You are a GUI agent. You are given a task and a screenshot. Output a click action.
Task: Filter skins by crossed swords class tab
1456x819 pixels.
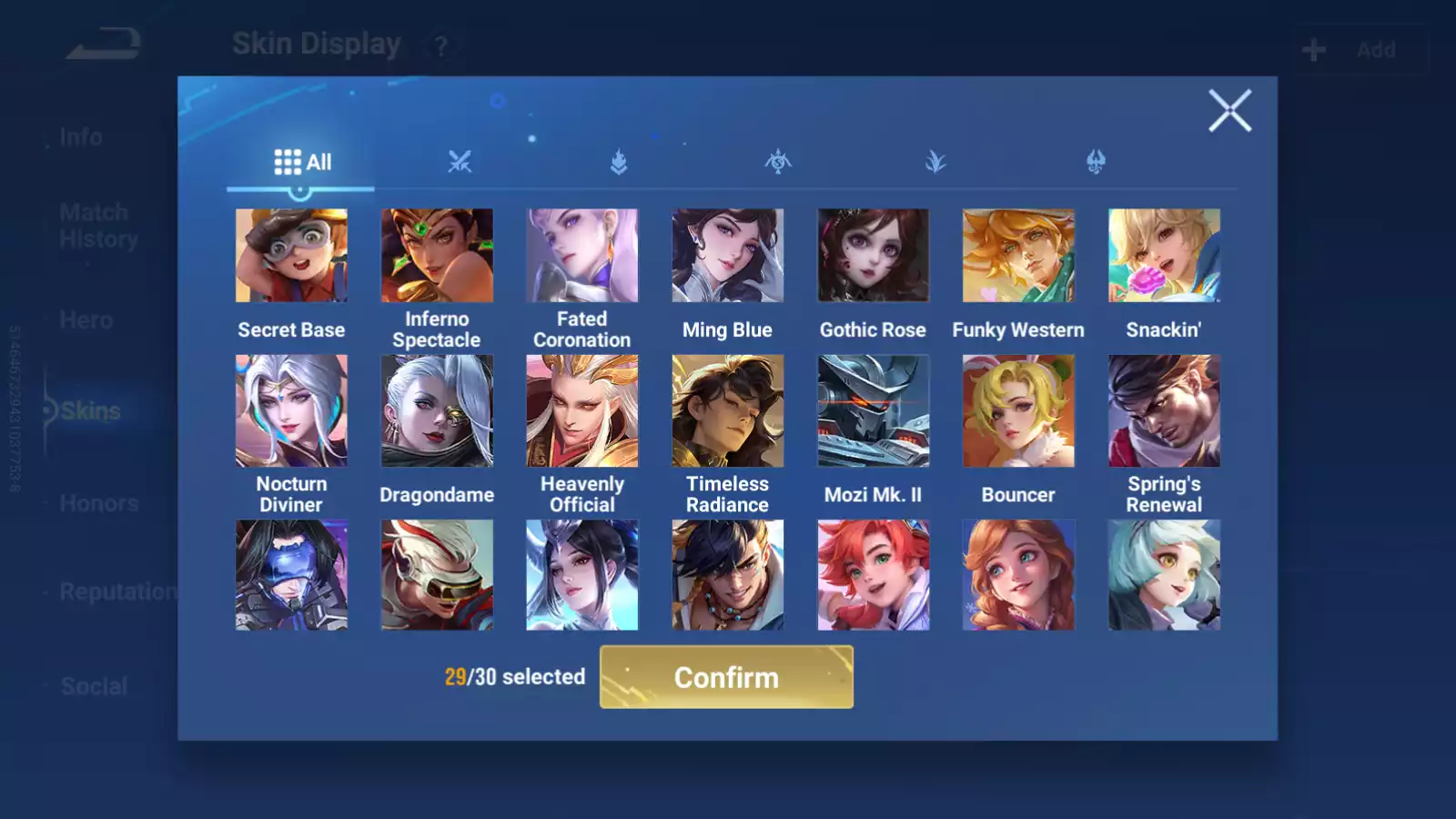[x=460, y=162]
